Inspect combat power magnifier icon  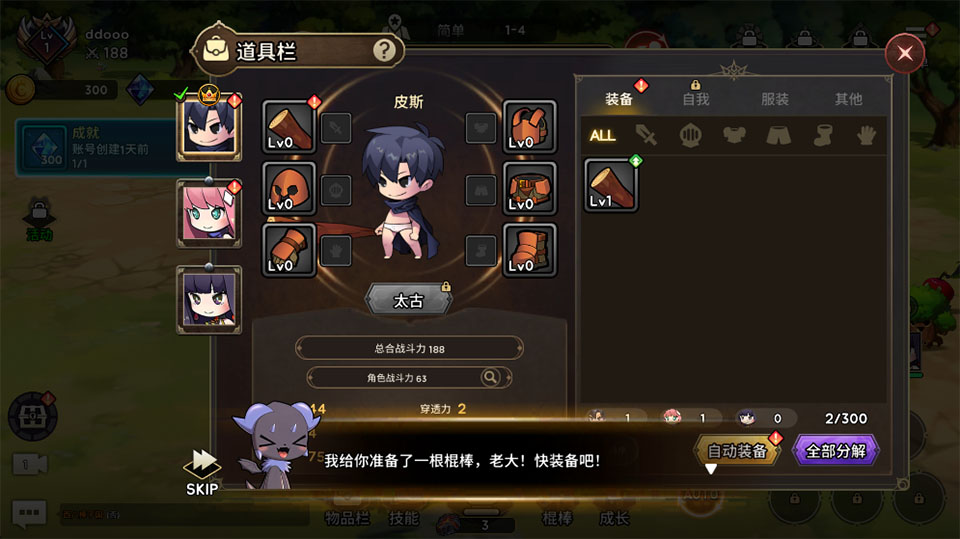[490, 377]
